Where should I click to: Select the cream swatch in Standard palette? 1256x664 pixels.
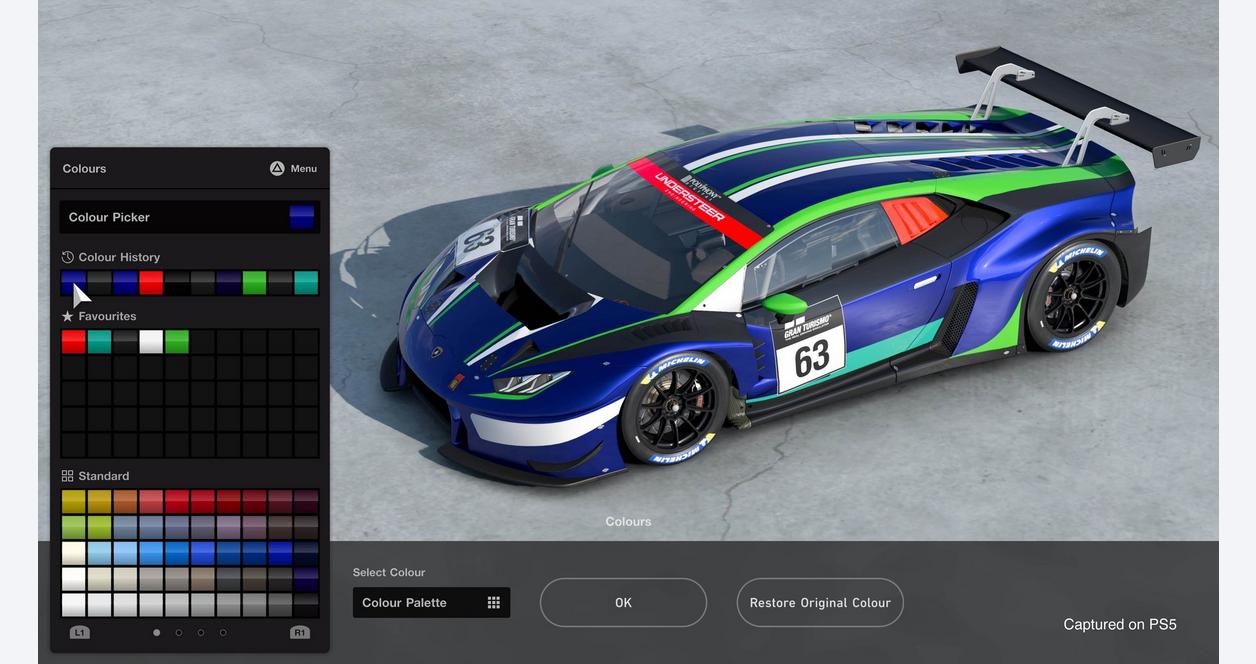(x=73, y=553)
